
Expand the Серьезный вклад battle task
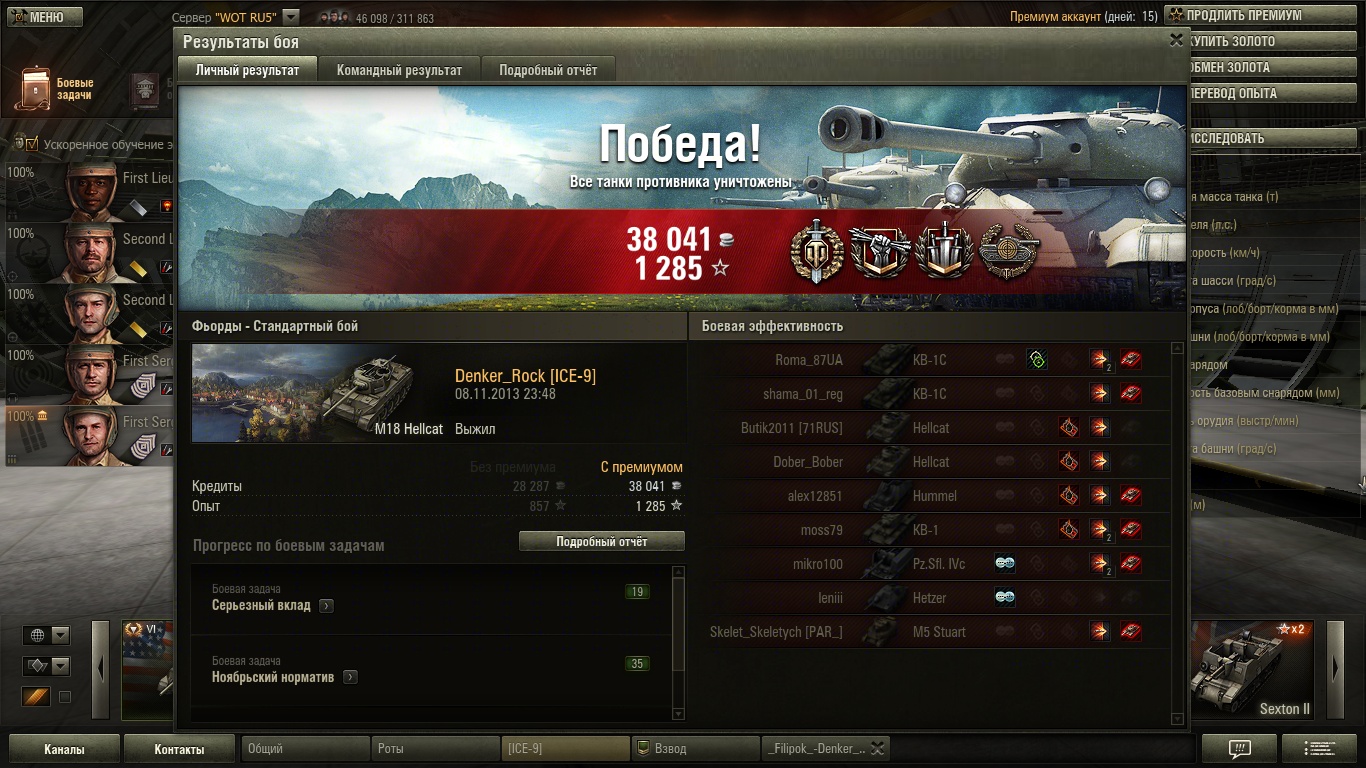click(326, 606)
